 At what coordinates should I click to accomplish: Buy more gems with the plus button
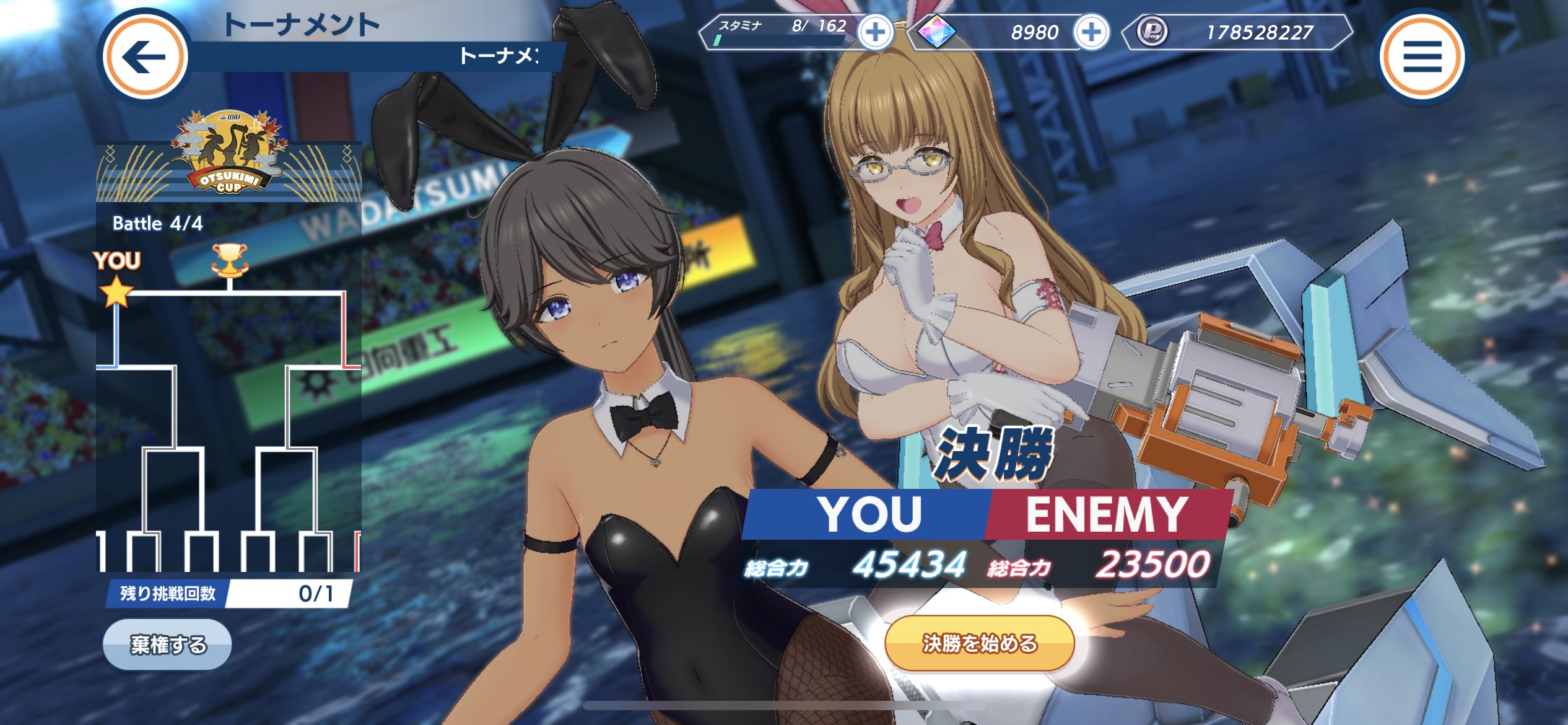[x=1091, y=32]
